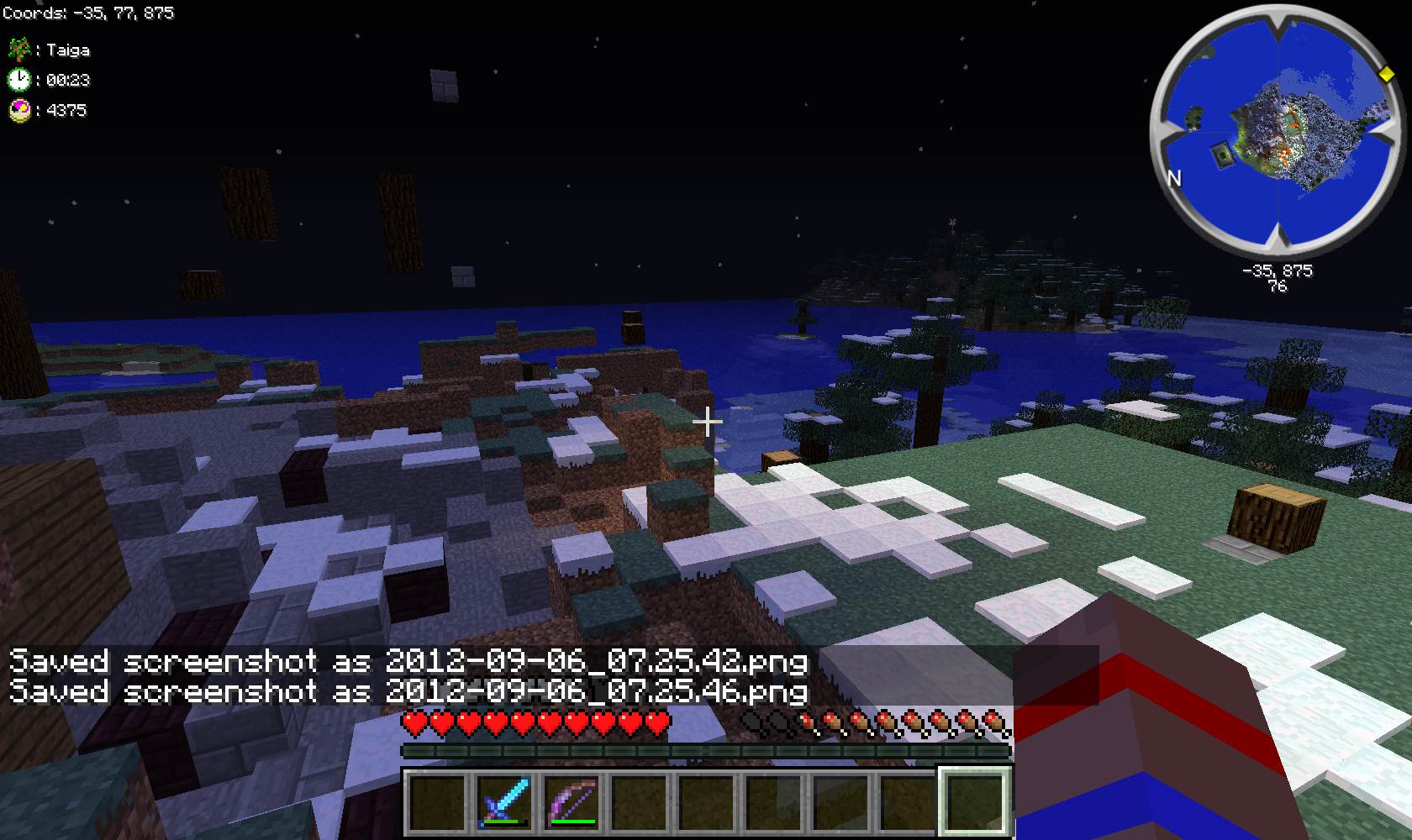Click the circular minimap
Viewport: 1412px width, 840px height.
coord(1278,132)
